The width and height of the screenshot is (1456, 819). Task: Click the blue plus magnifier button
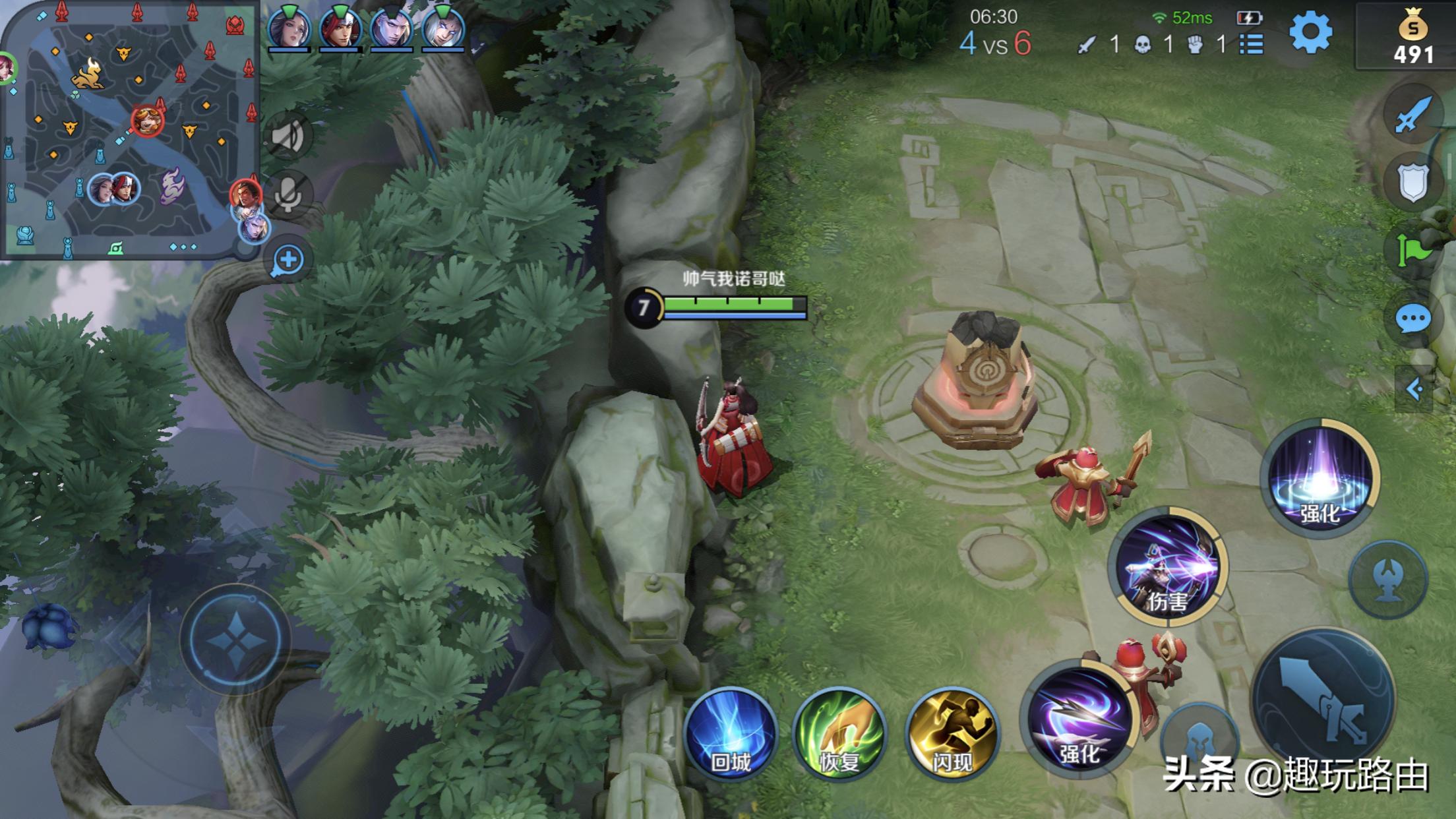288,260
